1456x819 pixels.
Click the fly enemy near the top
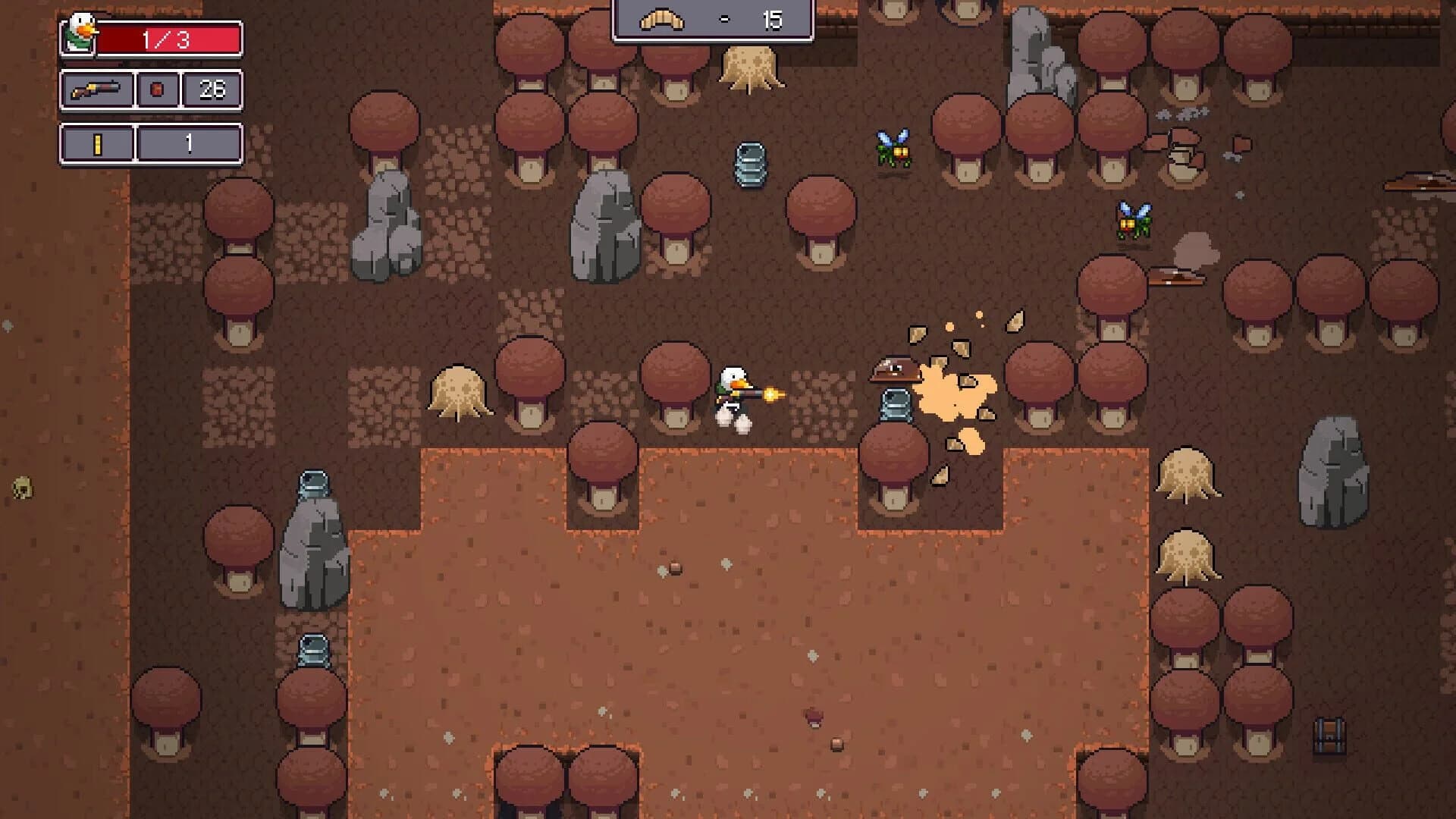tap(893, 148)
